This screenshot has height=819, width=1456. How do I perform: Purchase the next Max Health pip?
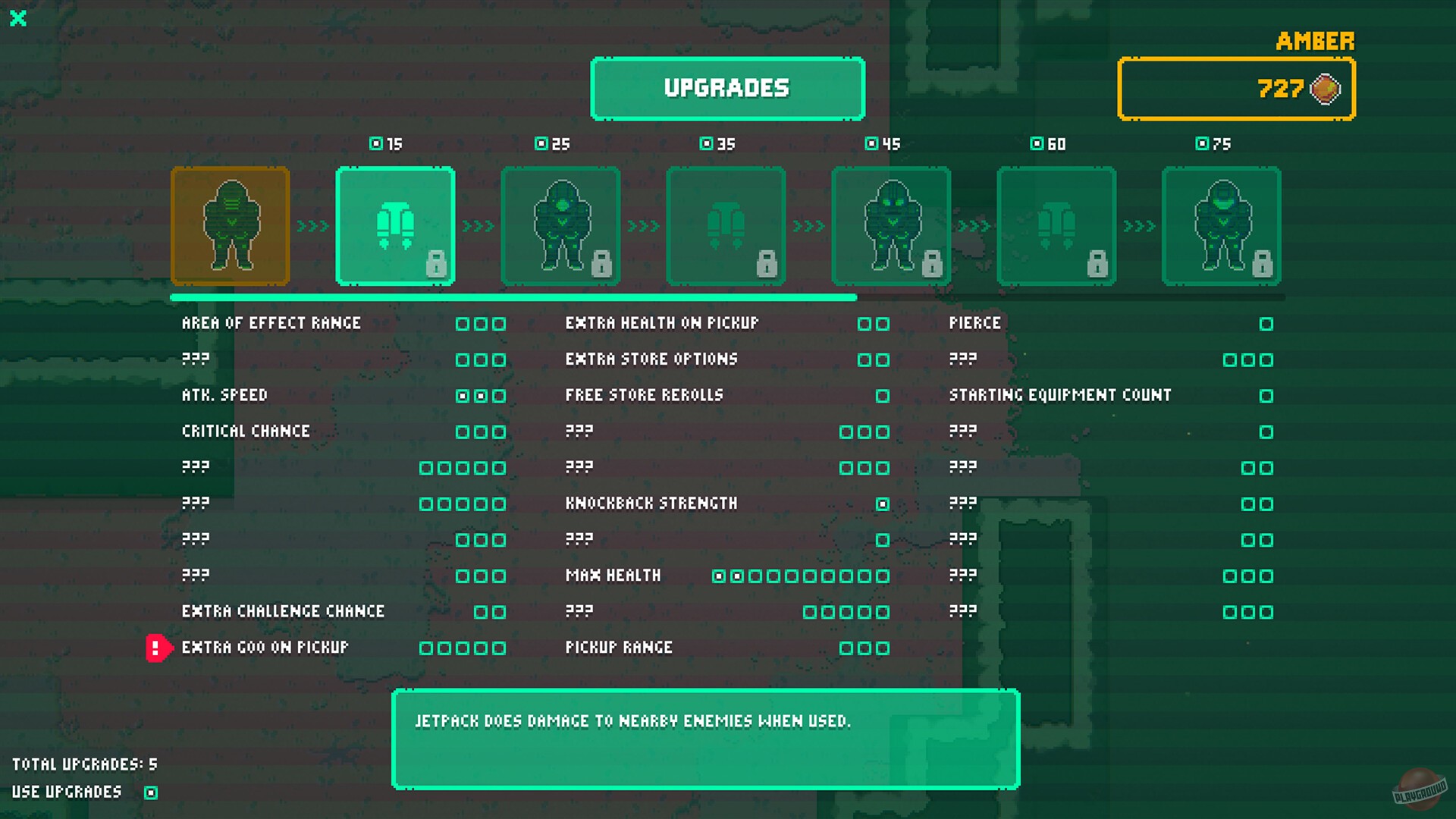coord(755,576)
